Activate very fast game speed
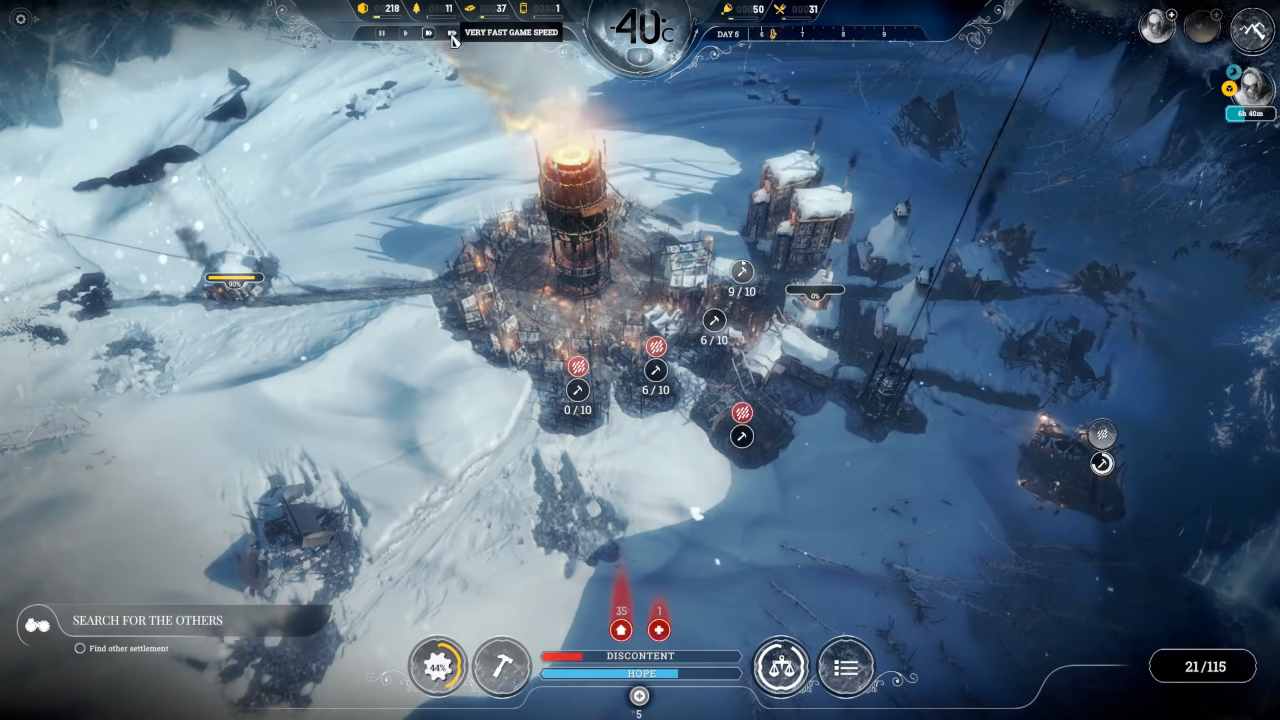Image resolution: width=1280 pixels, height=720 pixels. tap(451, 33)
